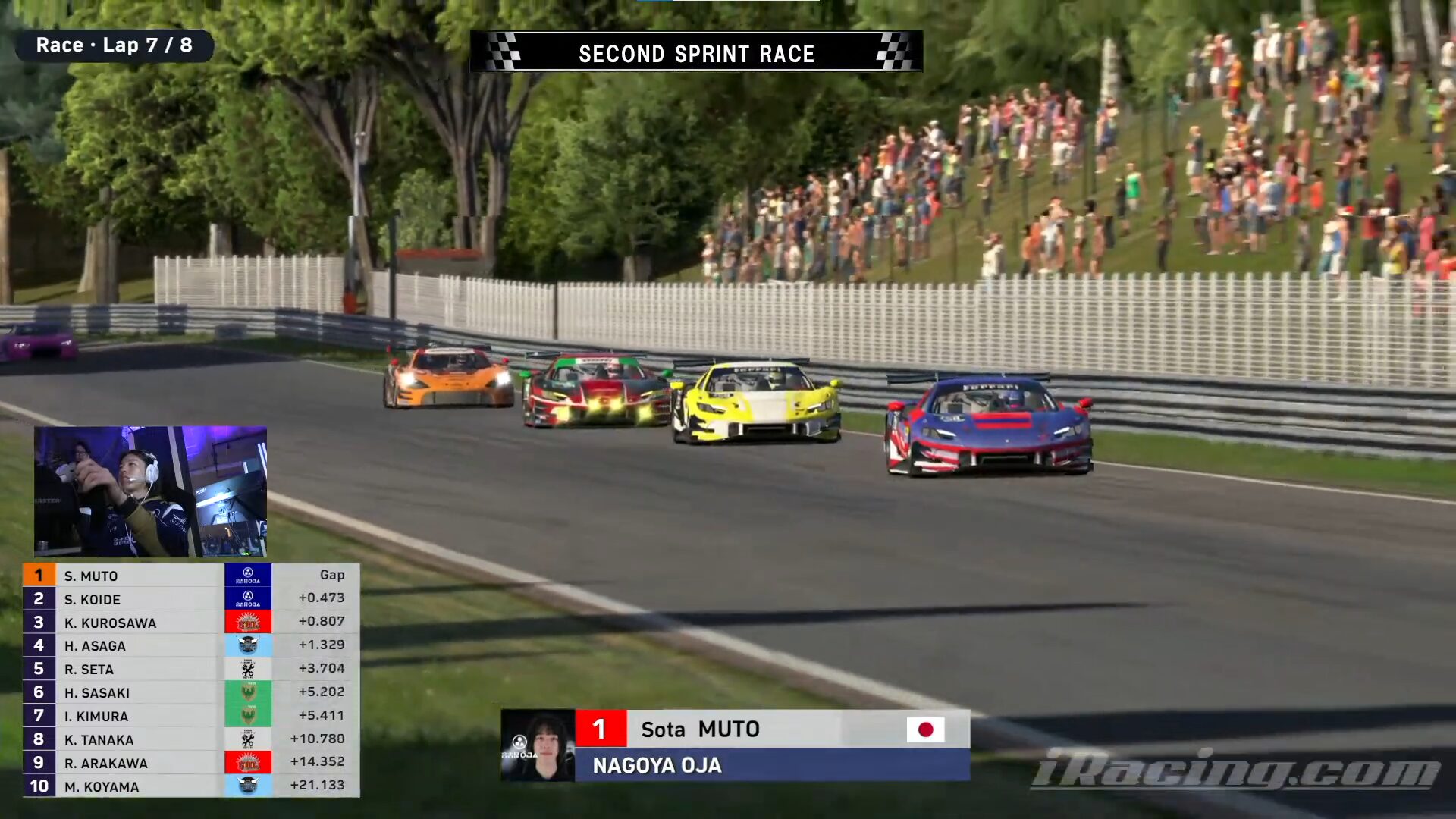Click the Second Sprint Race banner
Image resolution: width=1456 pixels, height=819 pixels.
[696, 52]
